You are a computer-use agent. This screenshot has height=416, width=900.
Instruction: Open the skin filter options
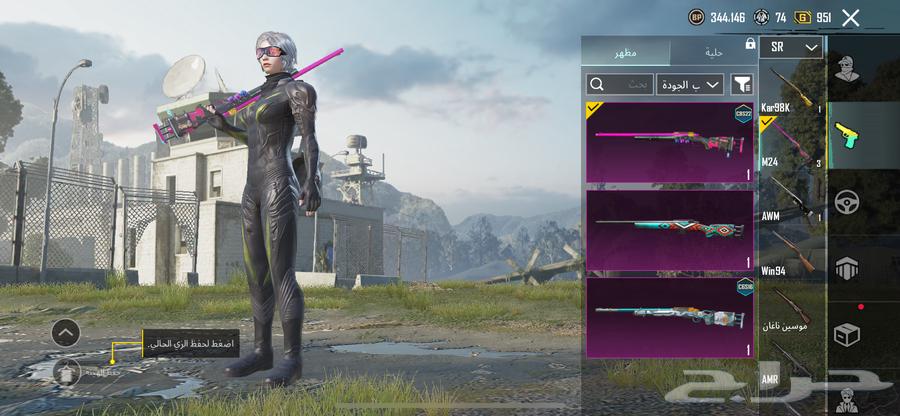click(x=742, y=85)
